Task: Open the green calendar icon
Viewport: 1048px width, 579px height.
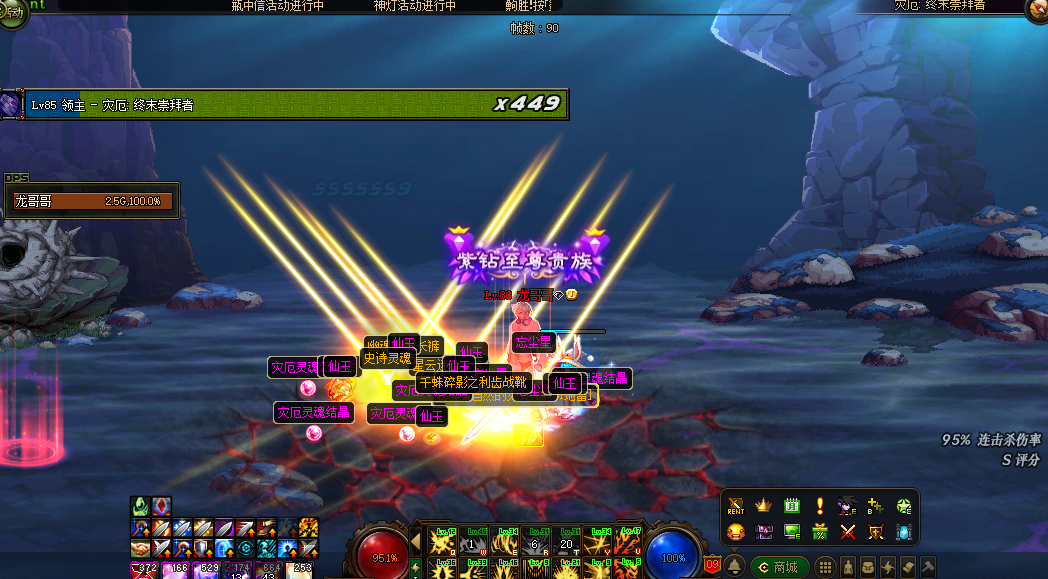Action: tap(792, 506)
